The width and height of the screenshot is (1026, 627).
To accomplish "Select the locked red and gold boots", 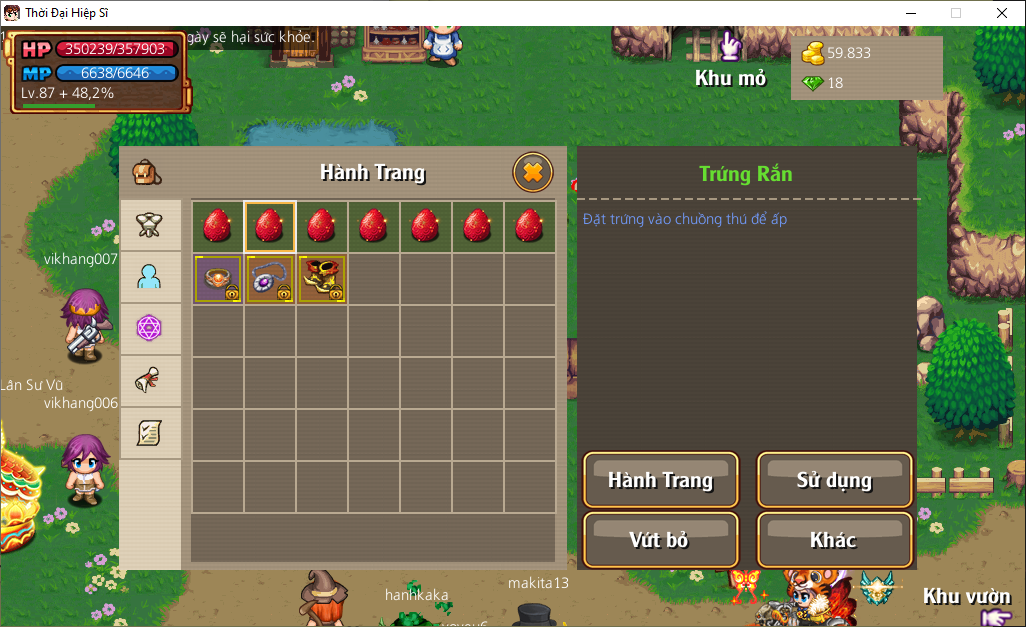I will 322,279.
